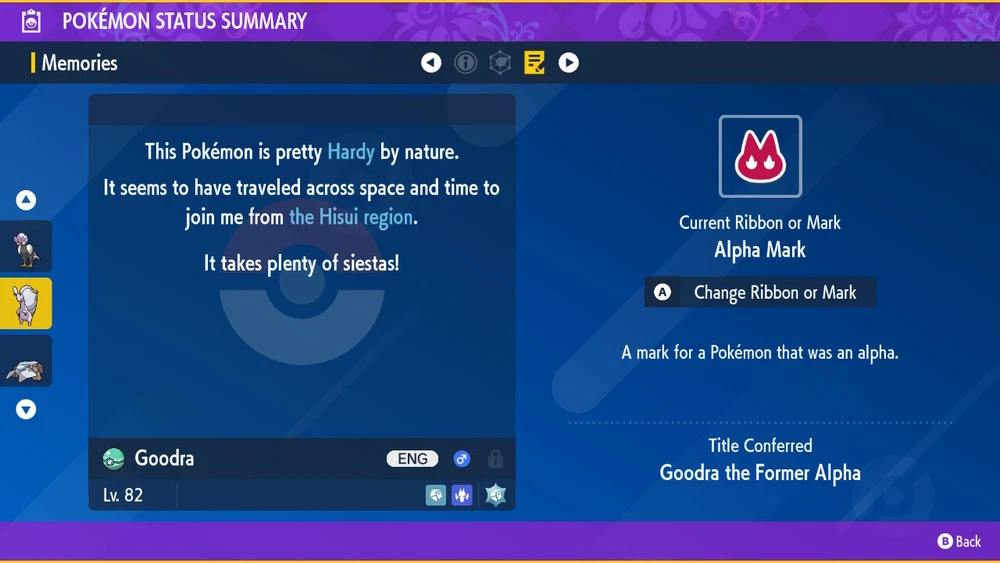Viewport: 1000px width, 563px height.
Task: Switch to the info summary tab
Action: (465, 63)
